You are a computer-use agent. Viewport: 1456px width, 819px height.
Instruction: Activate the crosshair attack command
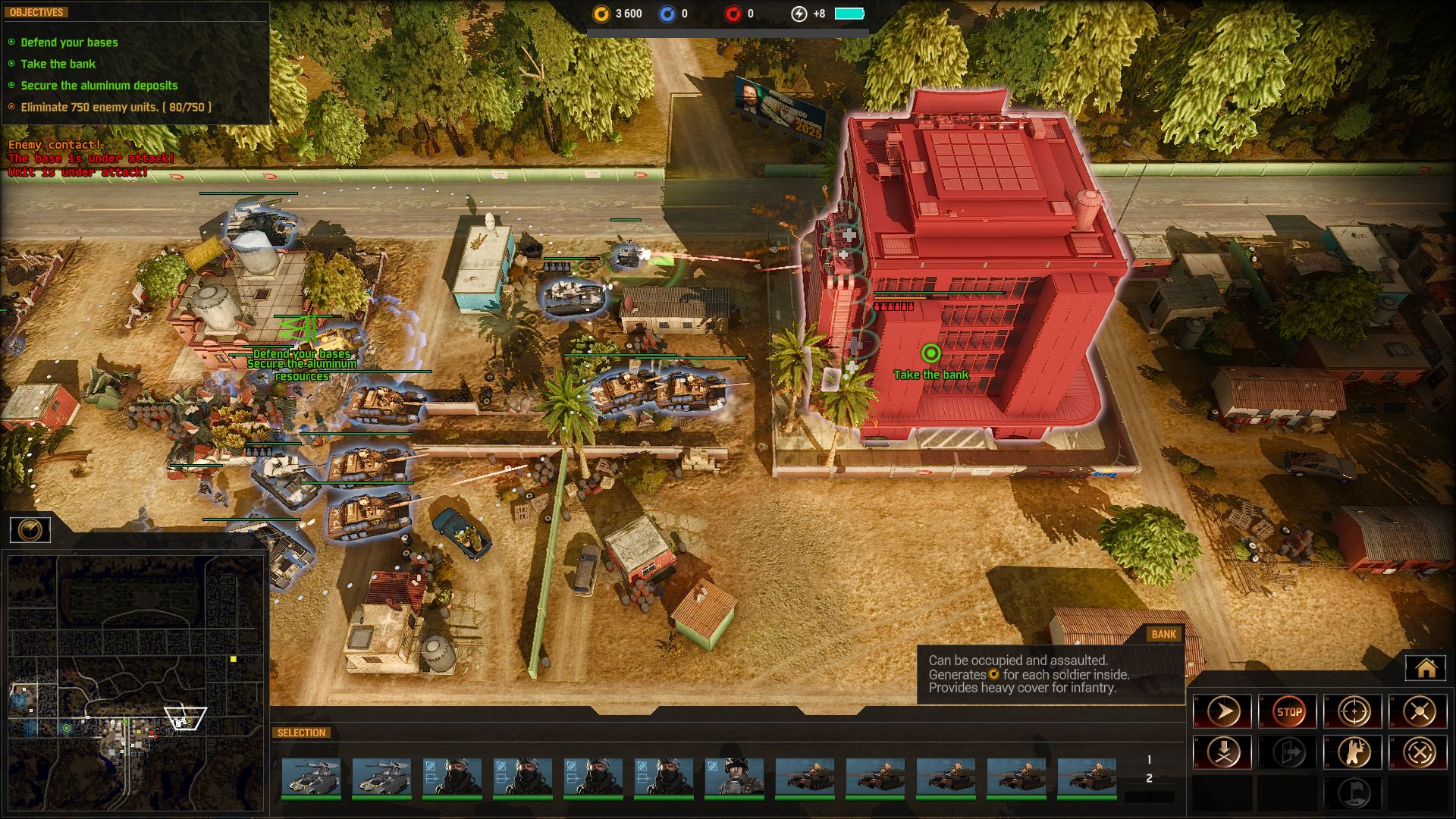(x=1354, y=711)
